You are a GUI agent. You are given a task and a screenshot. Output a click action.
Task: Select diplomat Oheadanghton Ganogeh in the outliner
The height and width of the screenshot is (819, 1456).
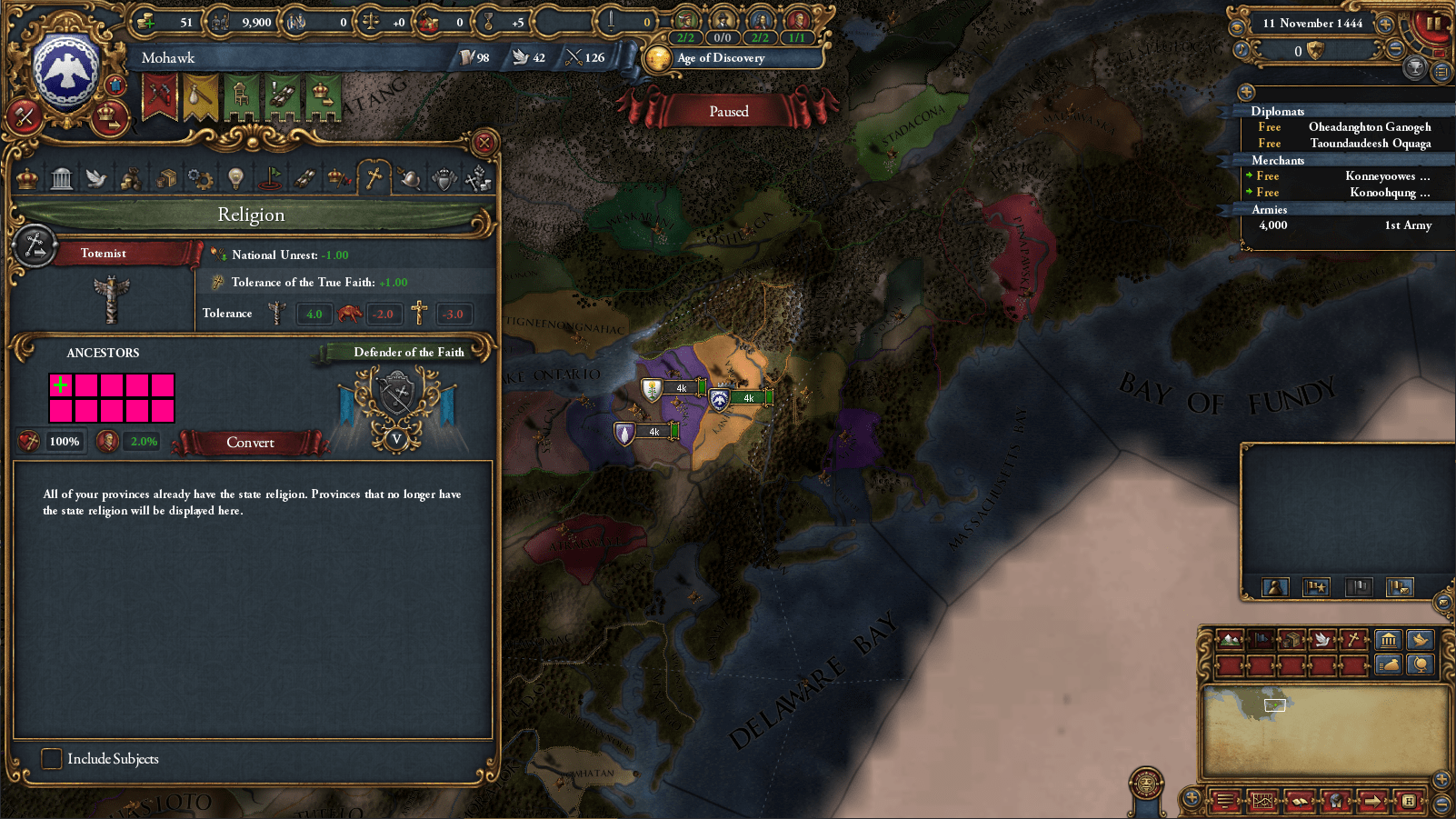[x=1369, y=127]
